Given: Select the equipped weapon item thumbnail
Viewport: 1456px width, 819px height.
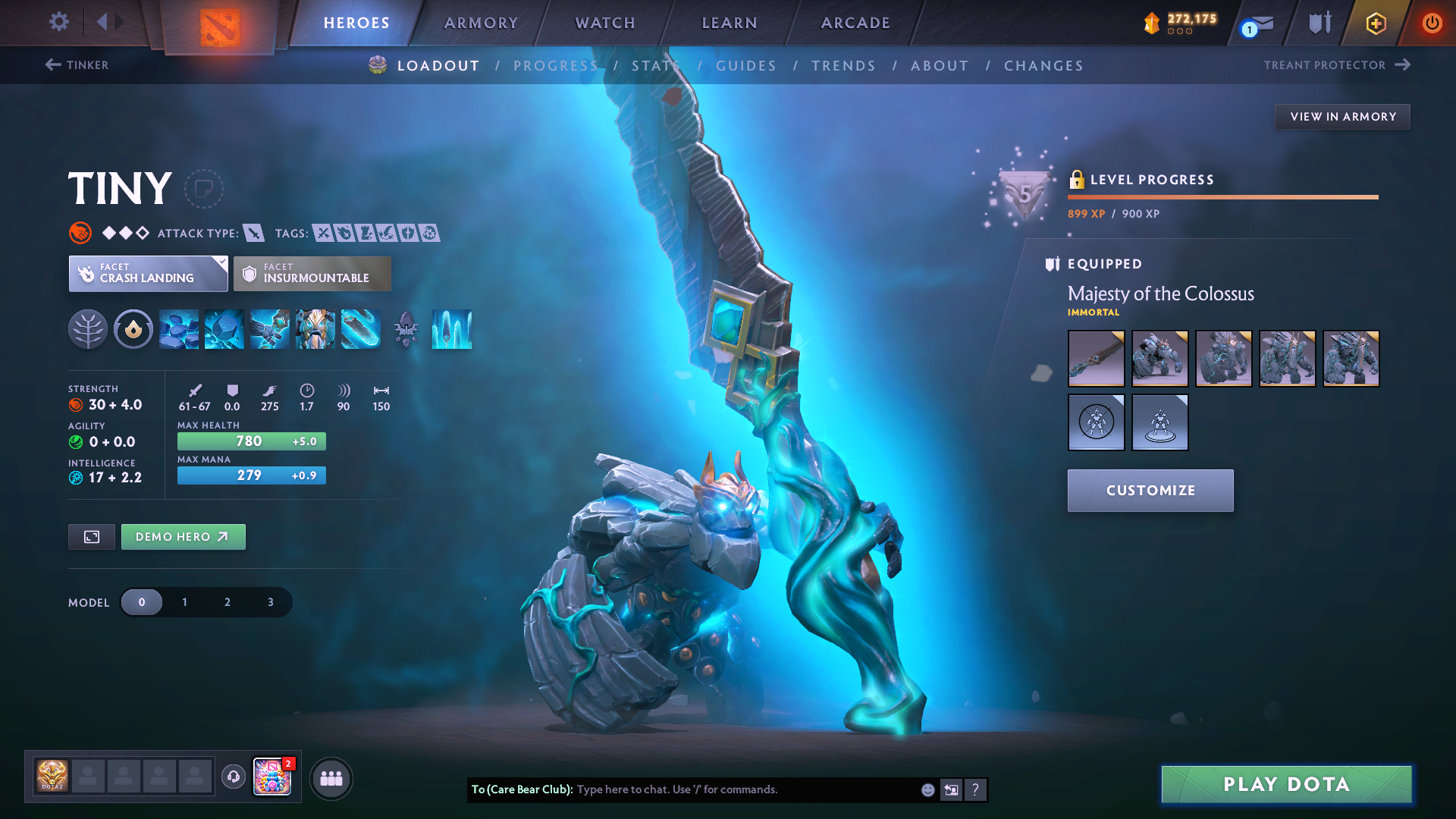Looking at the screenshot, I should coord(1096,359).
